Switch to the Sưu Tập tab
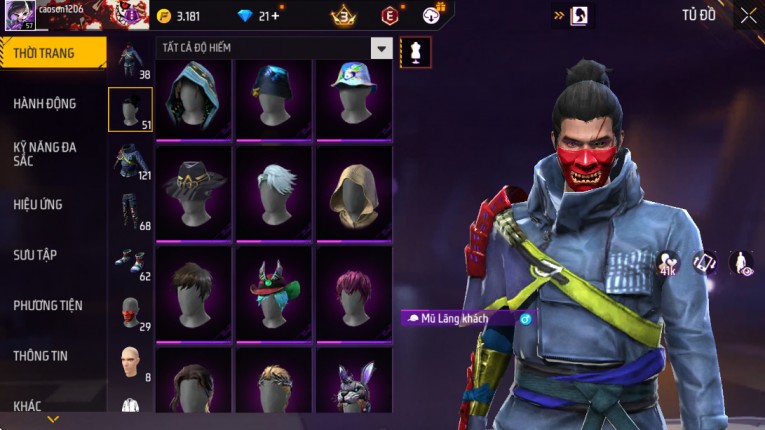This screenshot has width=765, height=430. (35, 255)
